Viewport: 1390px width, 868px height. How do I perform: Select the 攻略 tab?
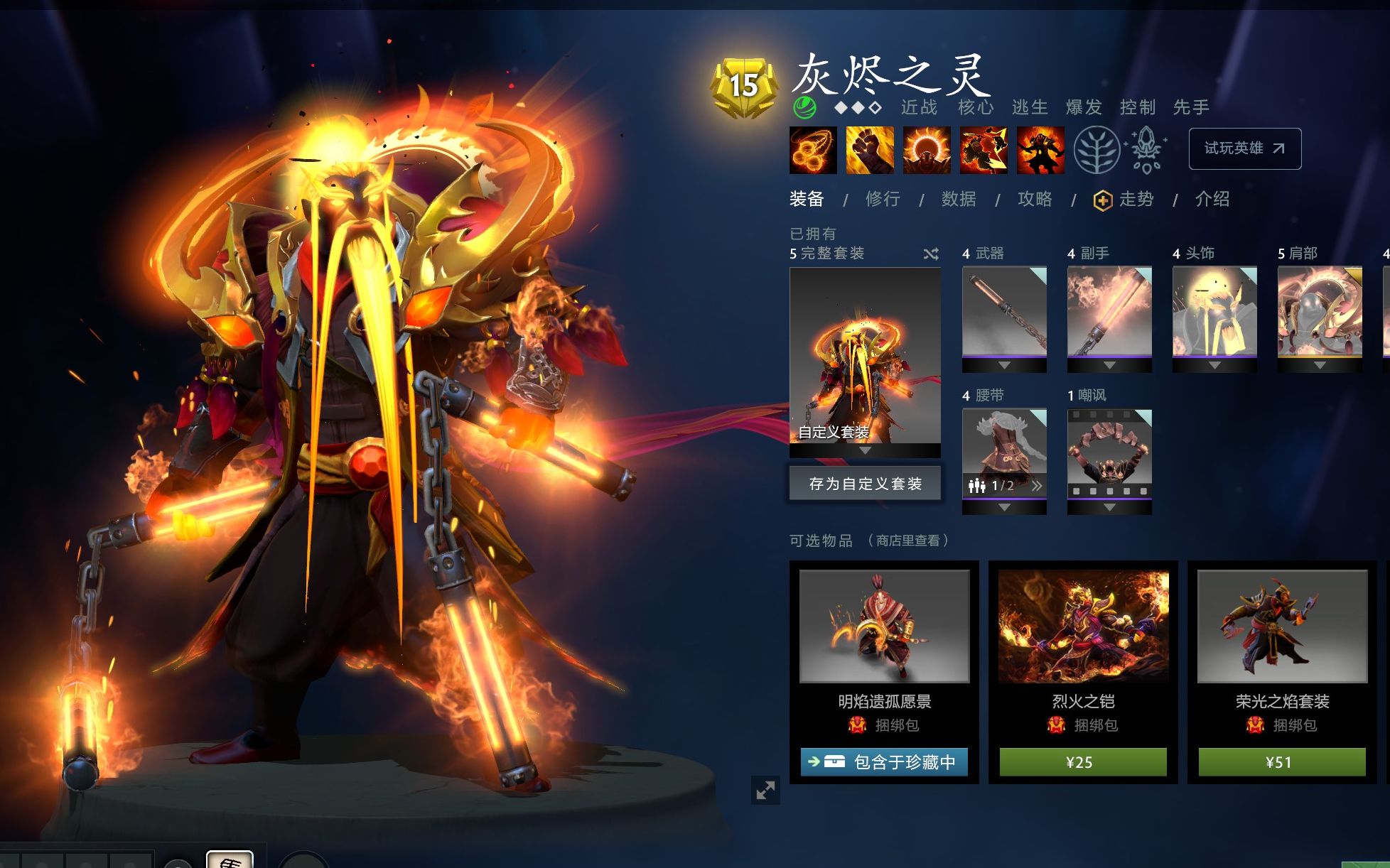tap(1035, 200)
